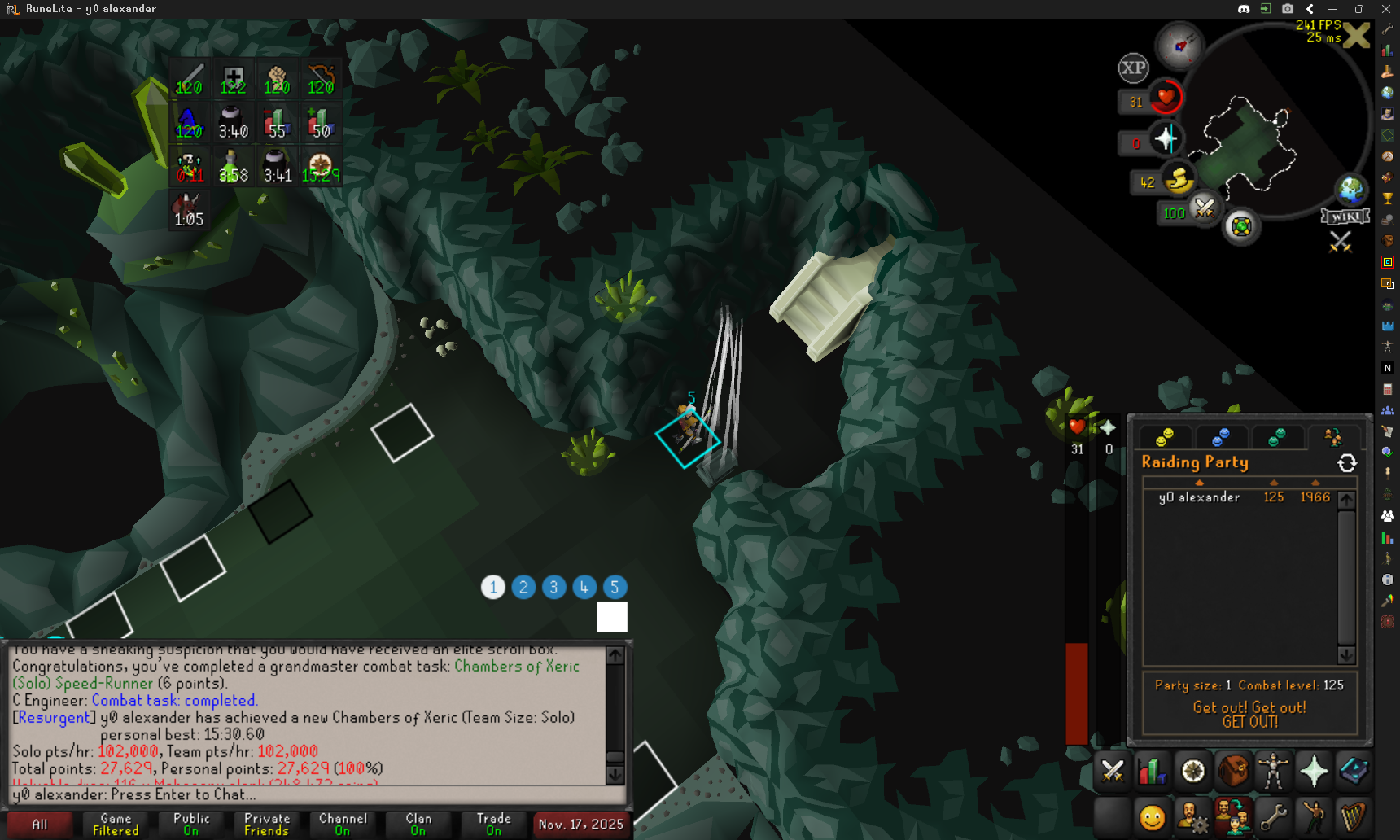This screenshot has height=840, width=1400.
Task: Open the Prayer tab
Action: click(1314, 771)
